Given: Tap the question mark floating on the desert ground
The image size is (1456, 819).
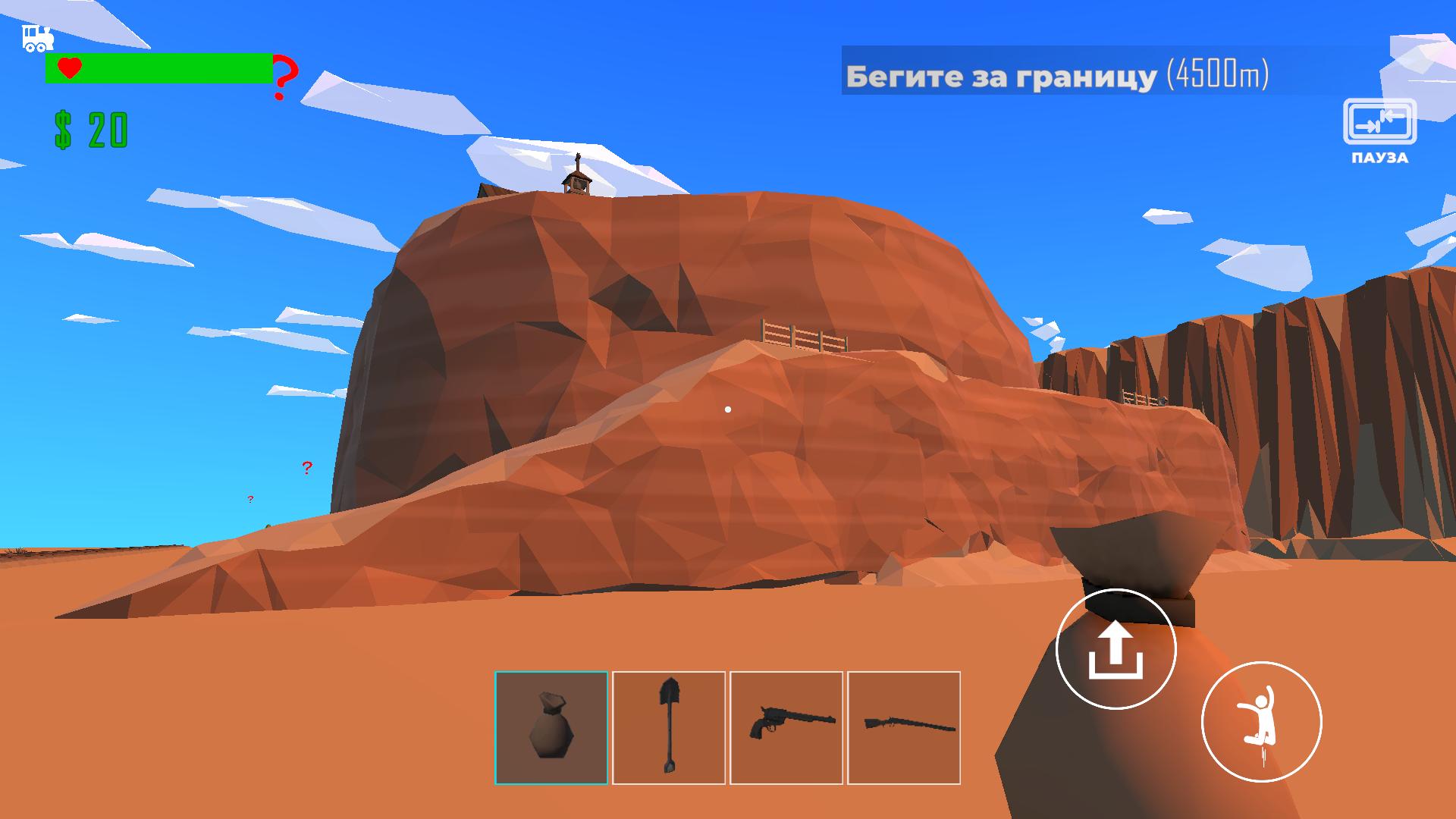Looking at the screenshot, I should (x=306, y=468).
